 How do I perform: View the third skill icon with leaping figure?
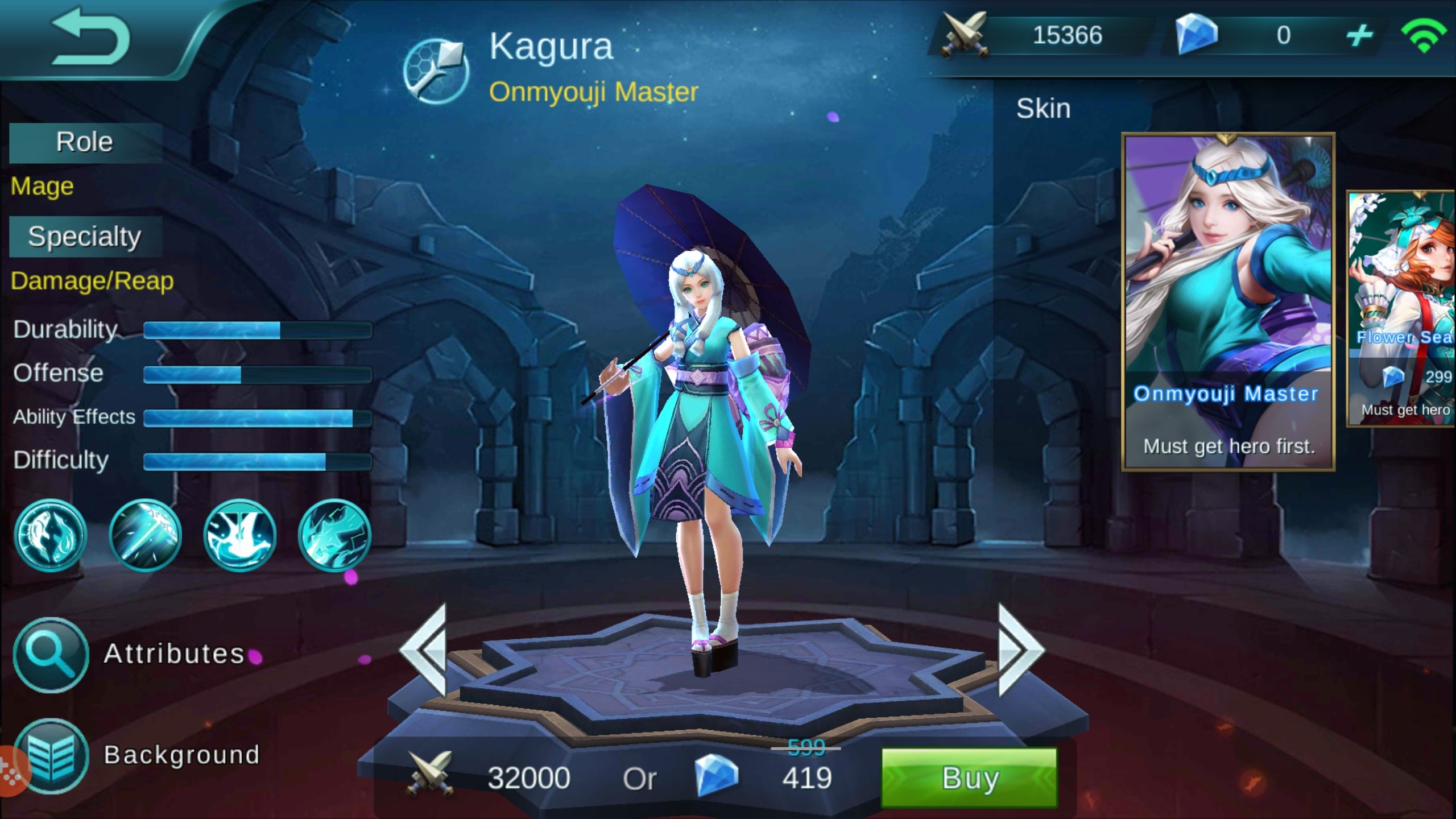tap(239, 535)
